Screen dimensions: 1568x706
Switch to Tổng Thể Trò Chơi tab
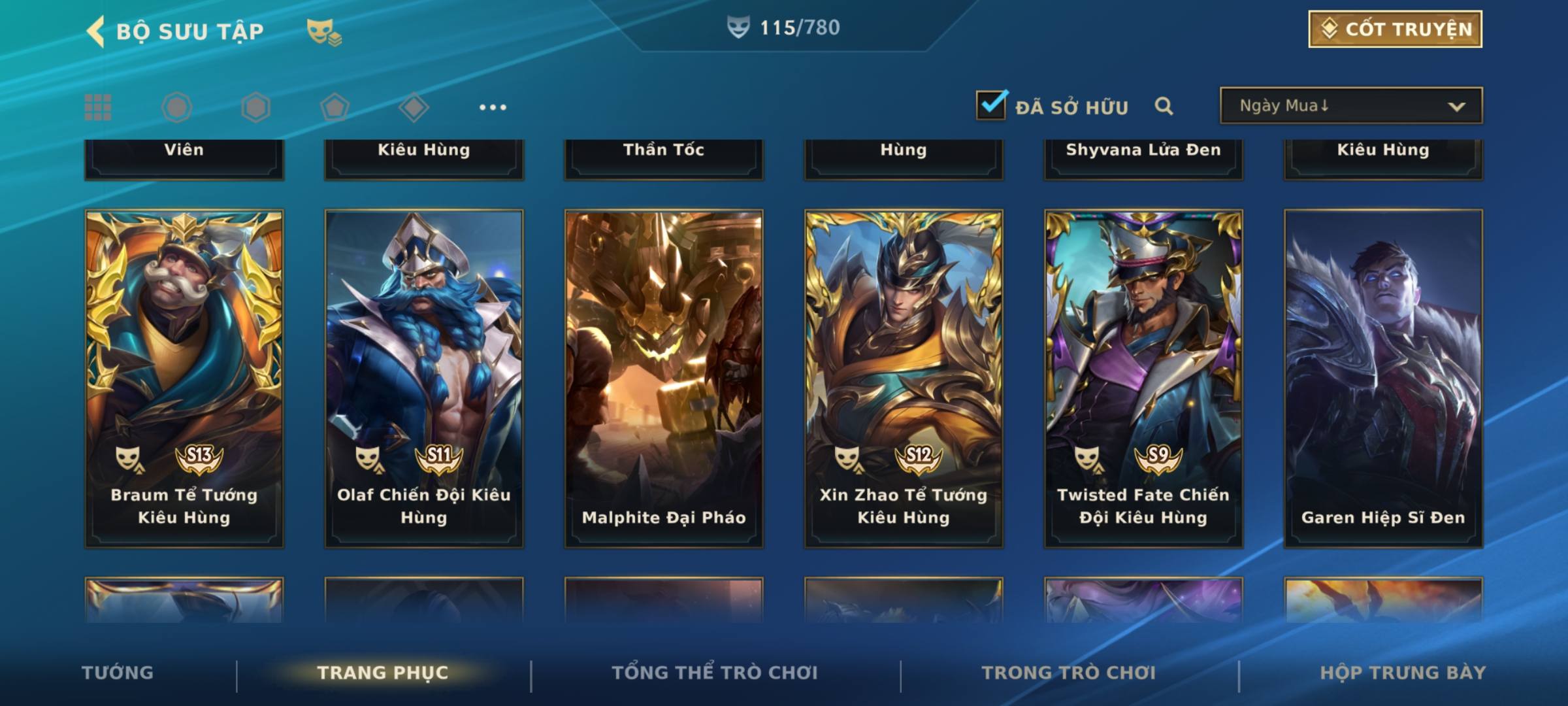pos(715,673)
